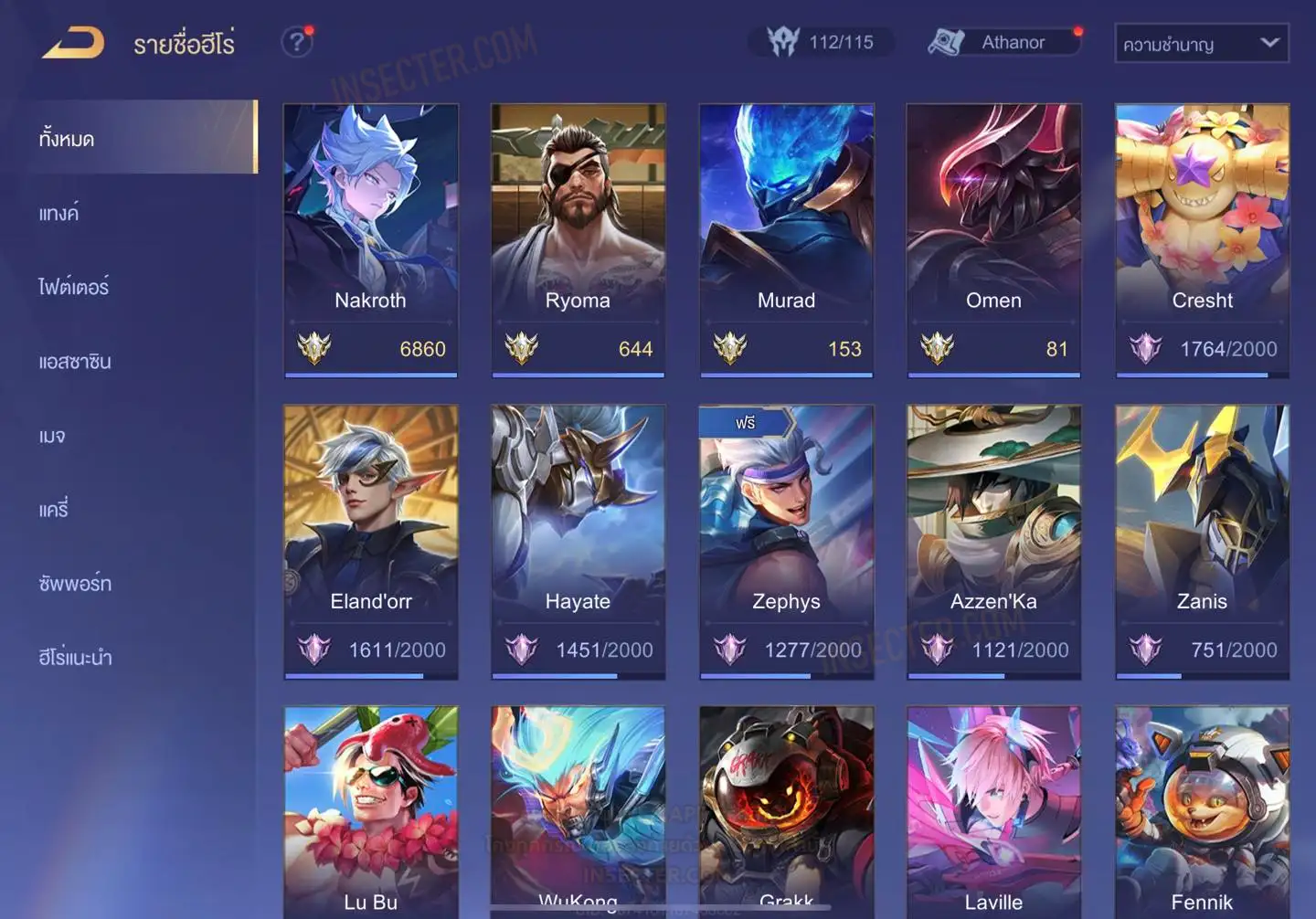Open the Eland'orr hero card
1316x919 pixels.
370,541
